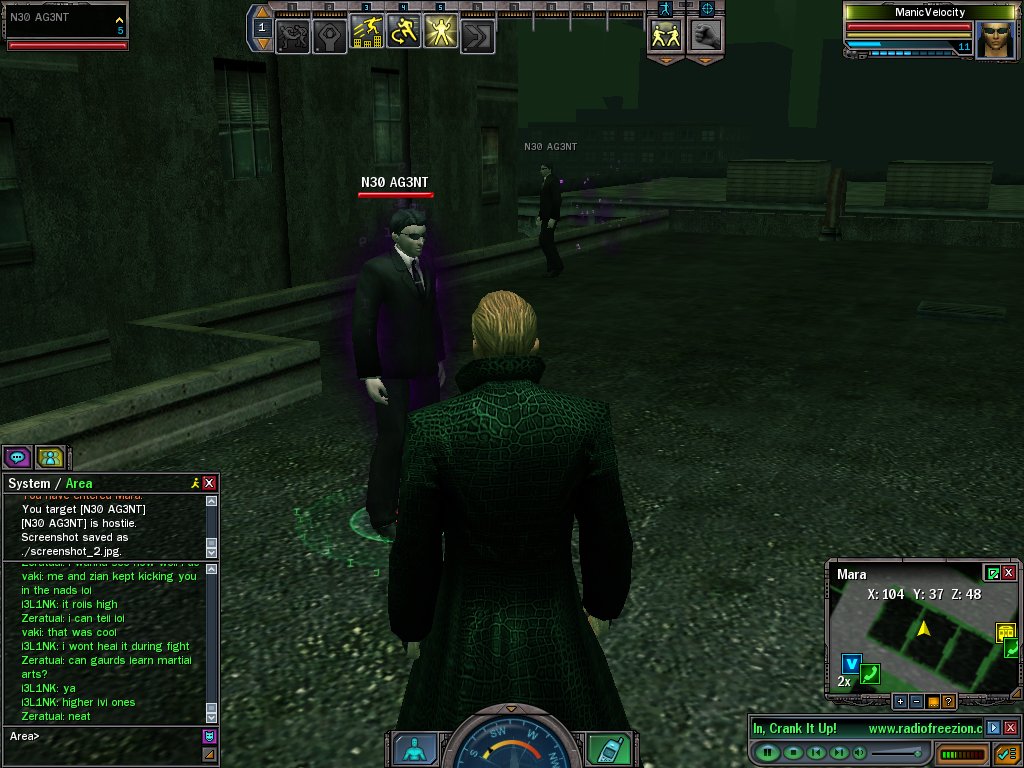The width and height of the screenshot is (1024, 768).
Task: Close the Mara minimap window
Action: [x=1009, y=573]
